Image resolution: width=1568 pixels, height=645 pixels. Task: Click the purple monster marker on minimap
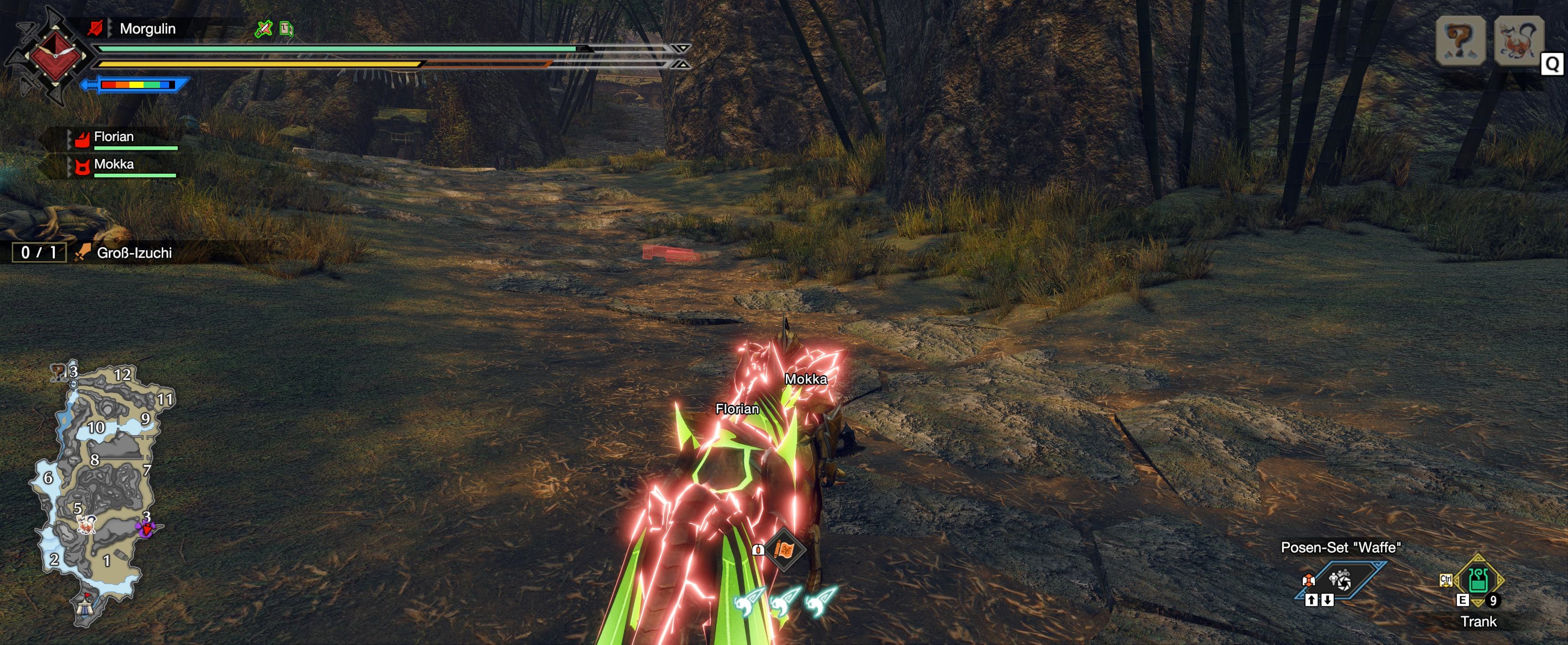pyautogui.click(x=146, y=528)
